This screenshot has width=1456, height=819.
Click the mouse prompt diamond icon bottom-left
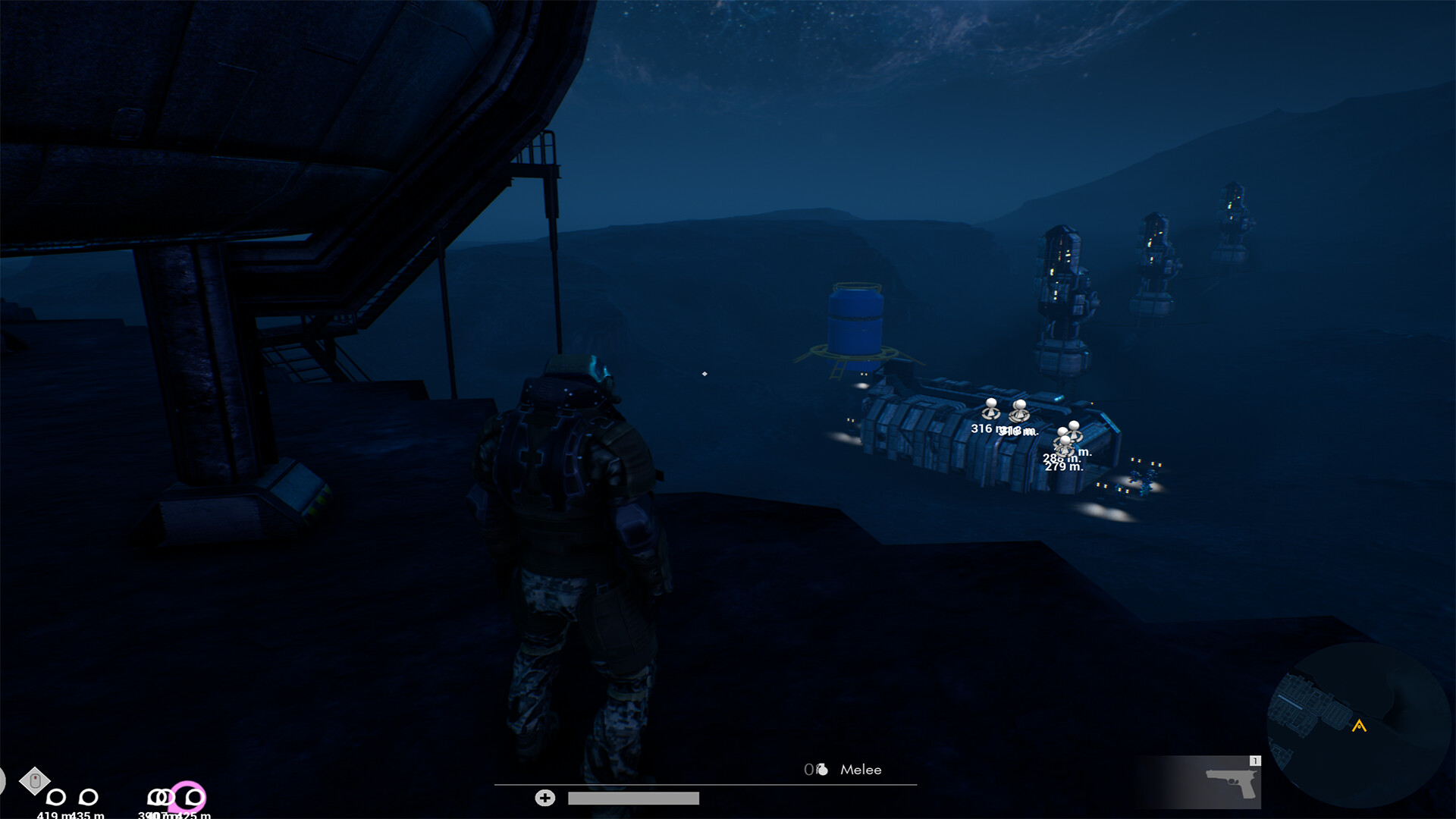click(x=34, y=780)
